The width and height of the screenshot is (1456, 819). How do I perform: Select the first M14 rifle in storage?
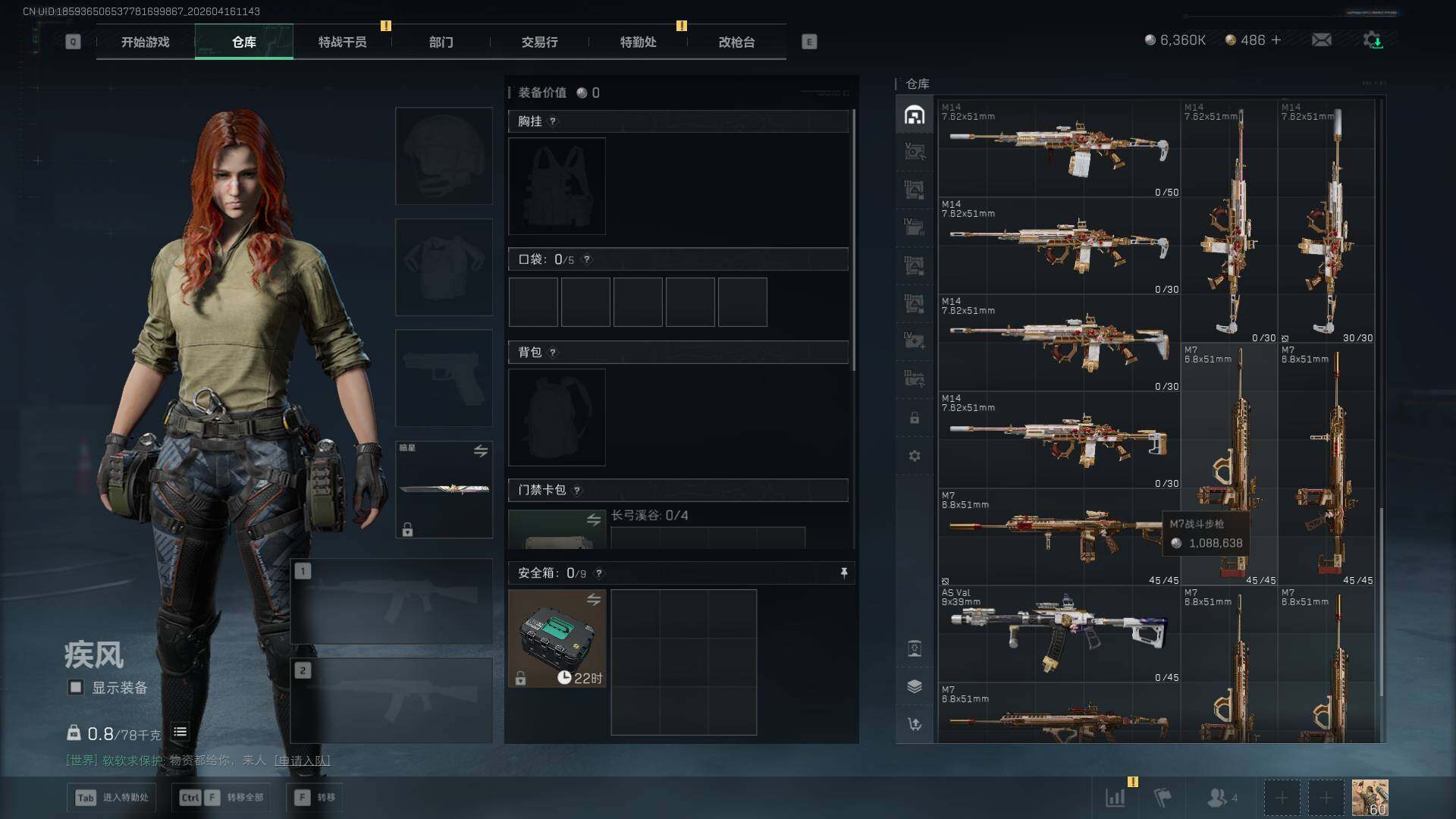[x=1059, y=149]
